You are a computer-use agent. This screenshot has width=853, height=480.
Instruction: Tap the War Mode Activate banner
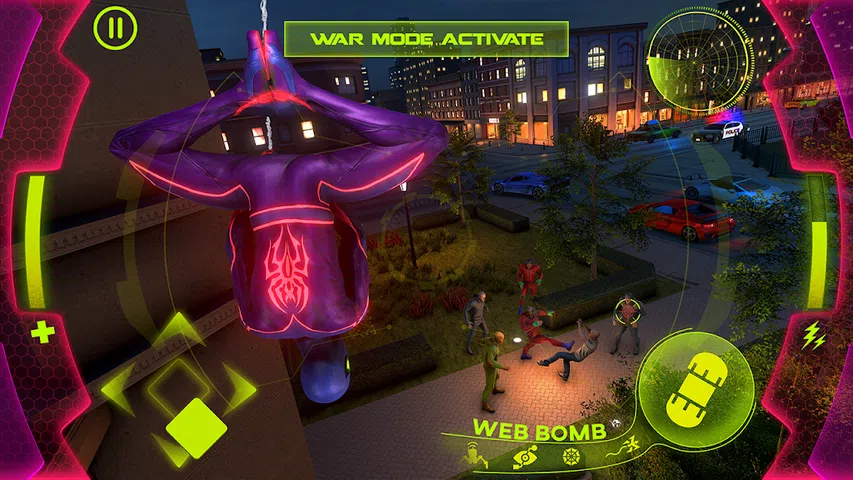coord(426,39)
